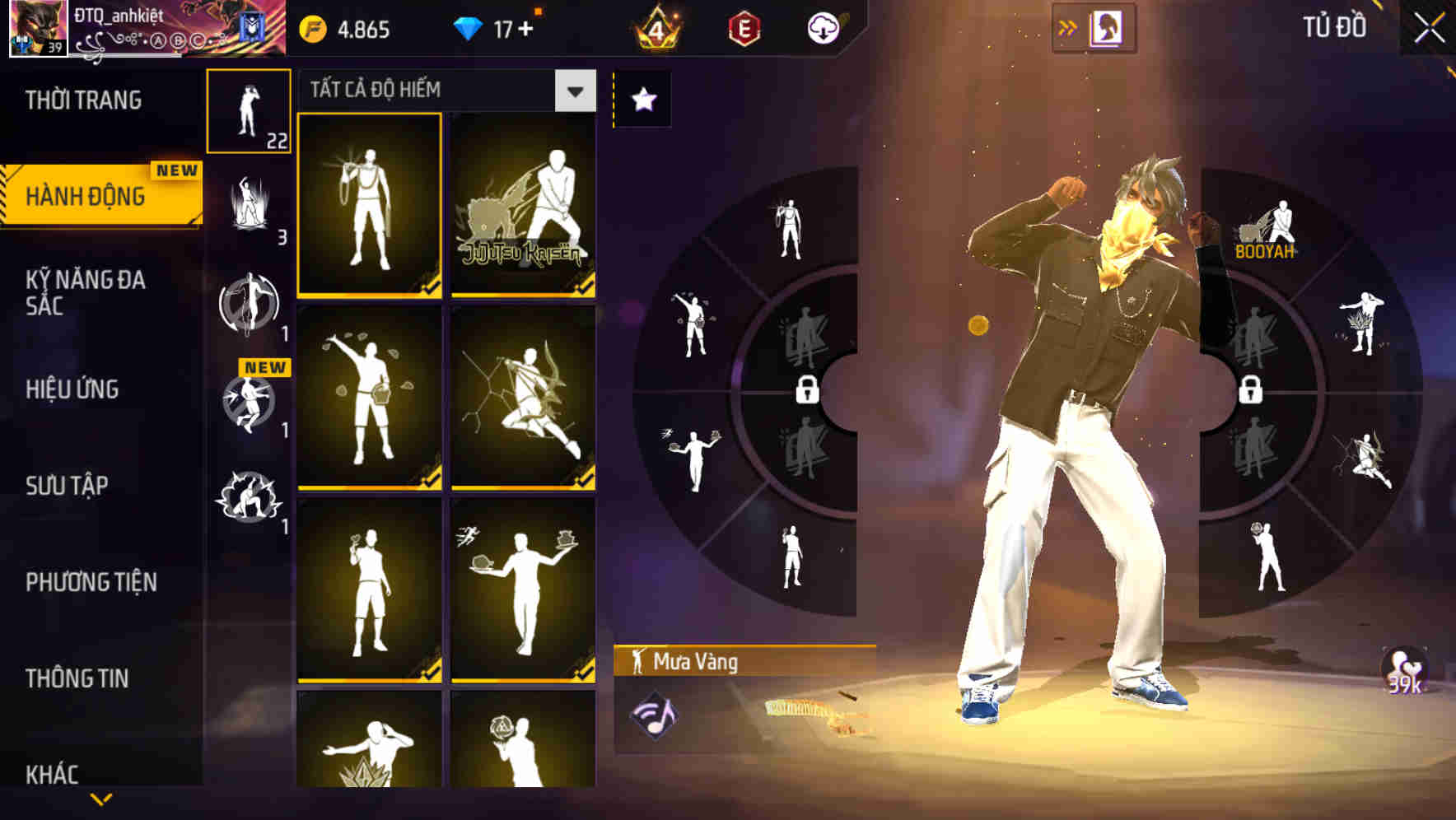Image resolution: width=1456 pixels, height=820 pixels.
Task: Switch to the THỜI TRANG tab
Action: (x=85, y=100)
